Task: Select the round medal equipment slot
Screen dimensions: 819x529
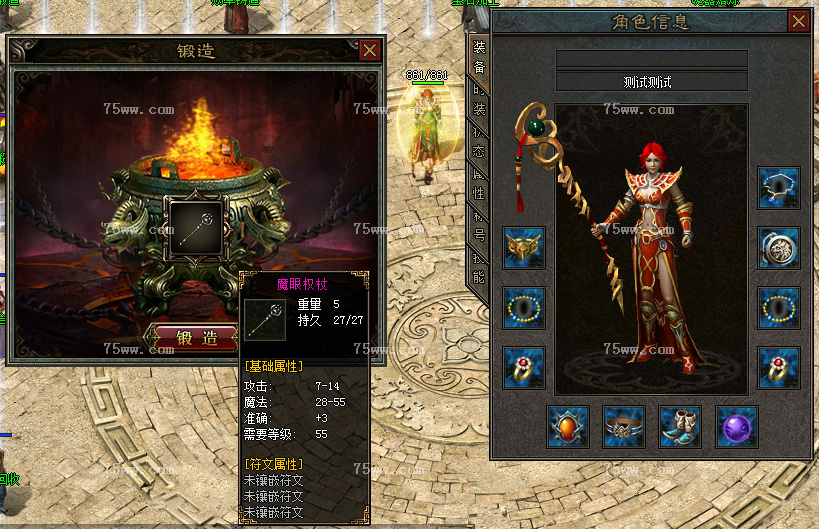Action: 778,248
